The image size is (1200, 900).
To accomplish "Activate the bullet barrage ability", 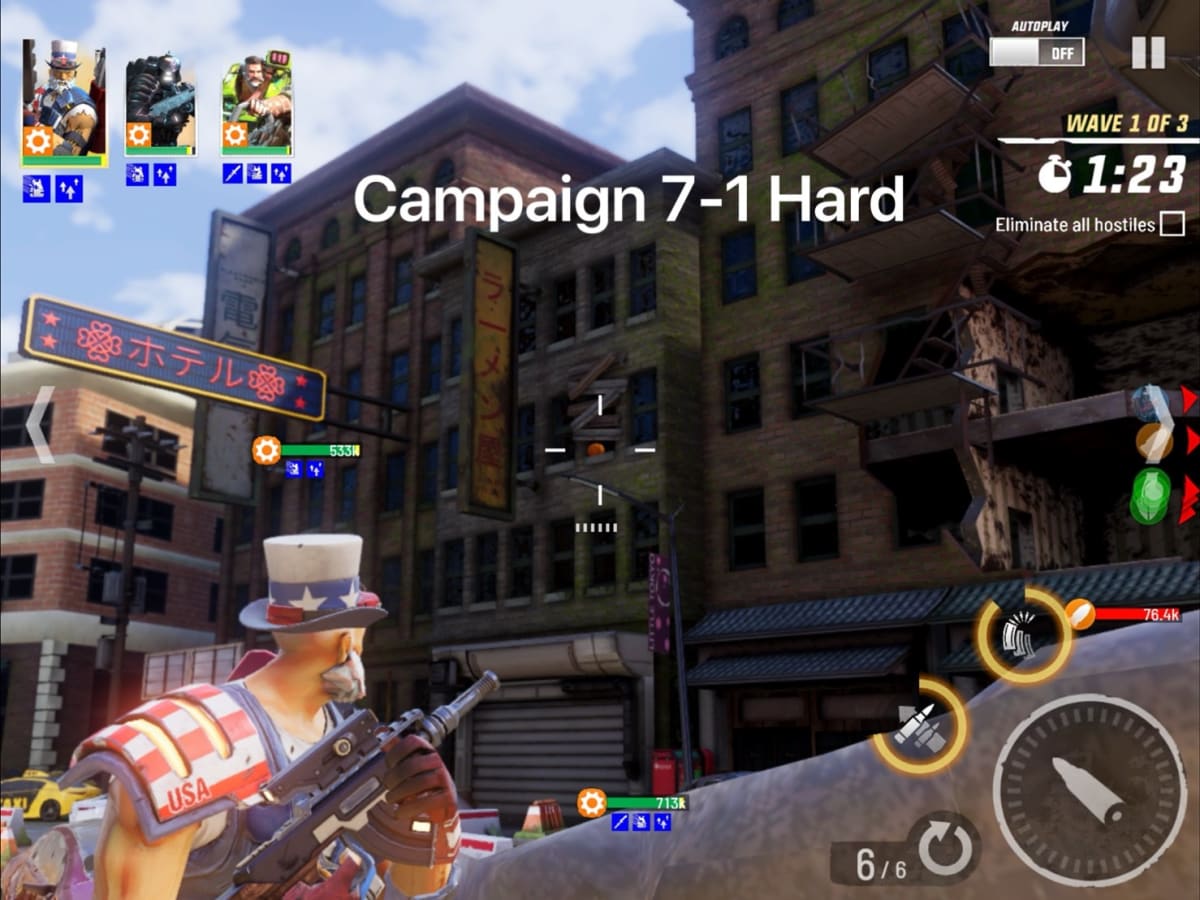I will [1024, 635].
